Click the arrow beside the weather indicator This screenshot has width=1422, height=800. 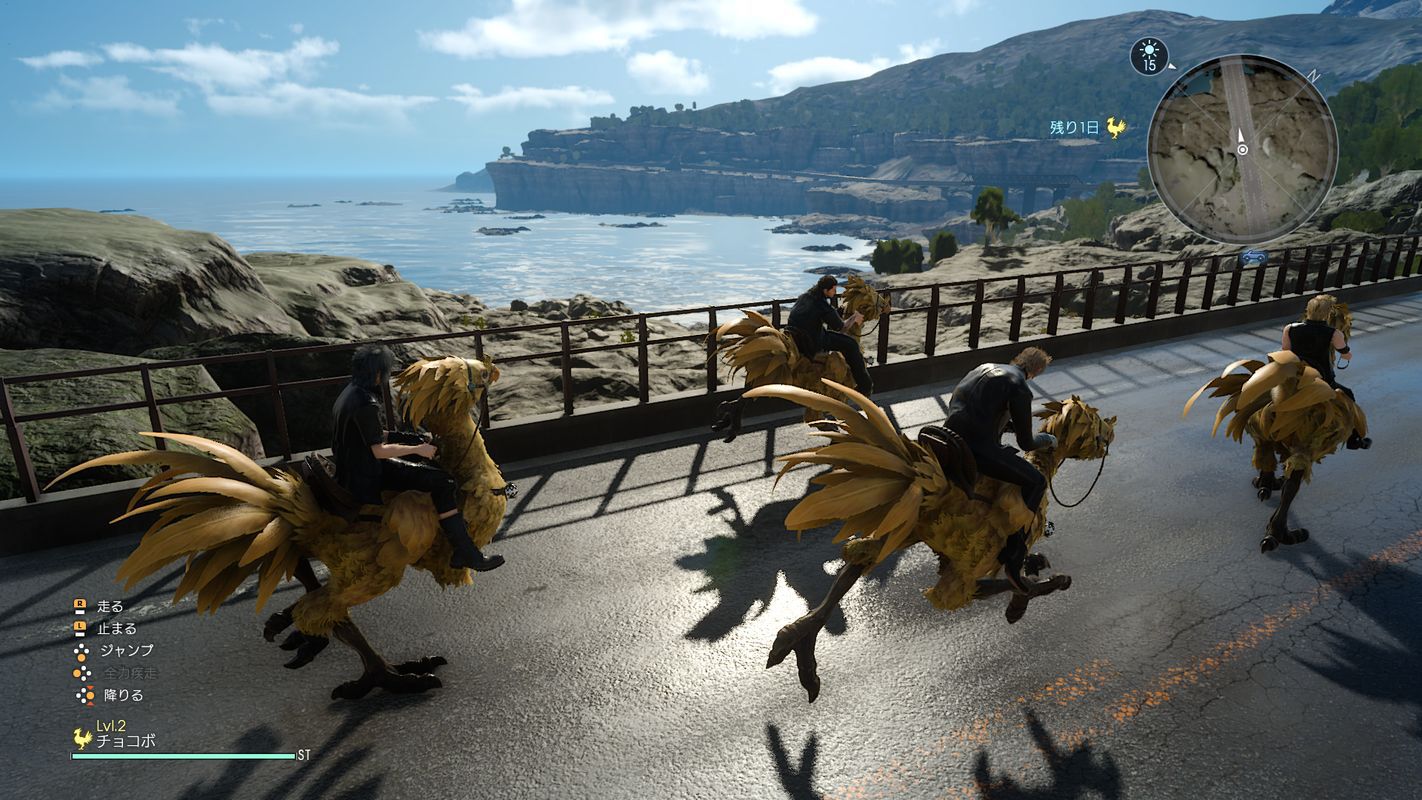(1174, 67)
